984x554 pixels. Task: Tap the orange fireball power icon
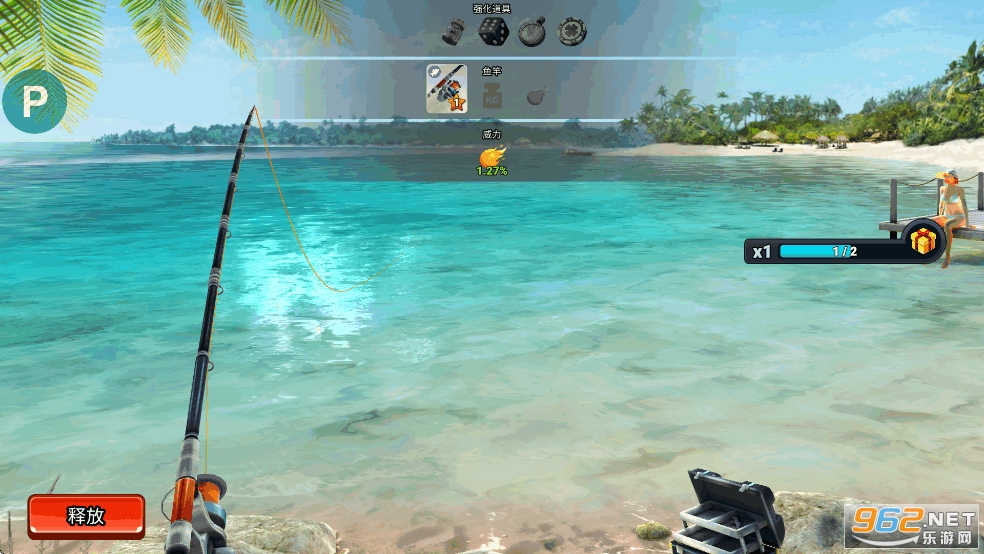[492, 155]
